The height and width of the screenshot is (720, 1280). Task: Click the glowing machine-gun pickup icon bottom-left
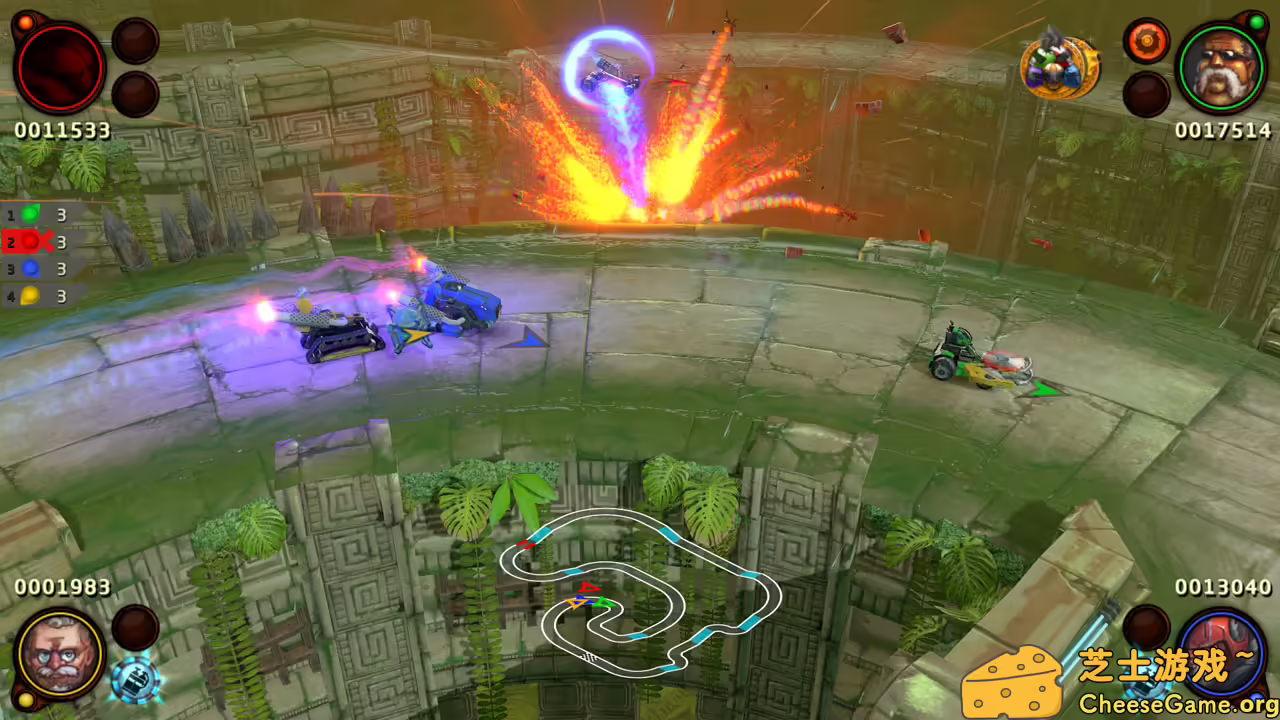click(x=135, y=678)
